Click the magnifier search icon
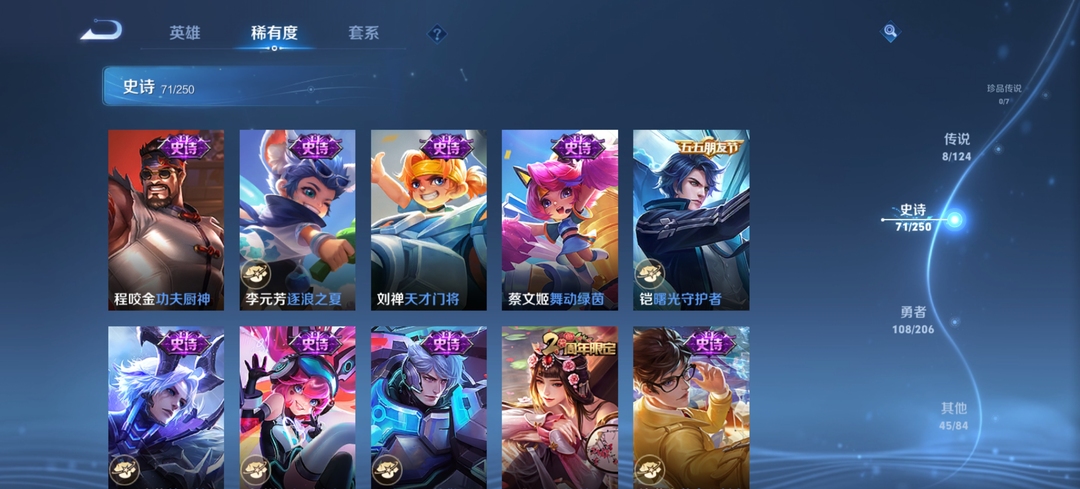The height and width of the screenshot is (489, 1080). (x=890, y=33)
